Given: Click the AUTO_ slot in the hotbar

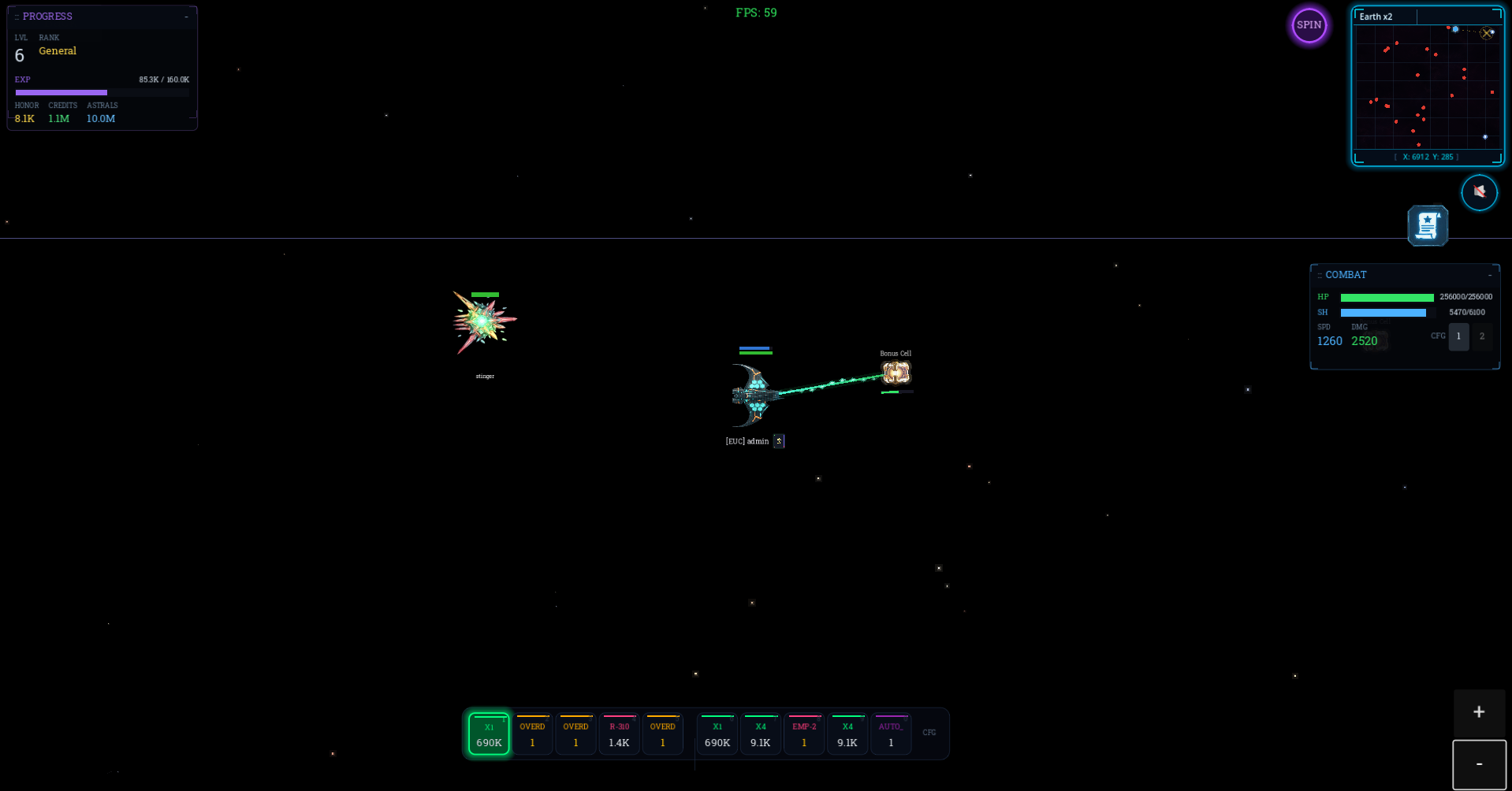Looking at the screenshot, I should click(x=890, y=733).
